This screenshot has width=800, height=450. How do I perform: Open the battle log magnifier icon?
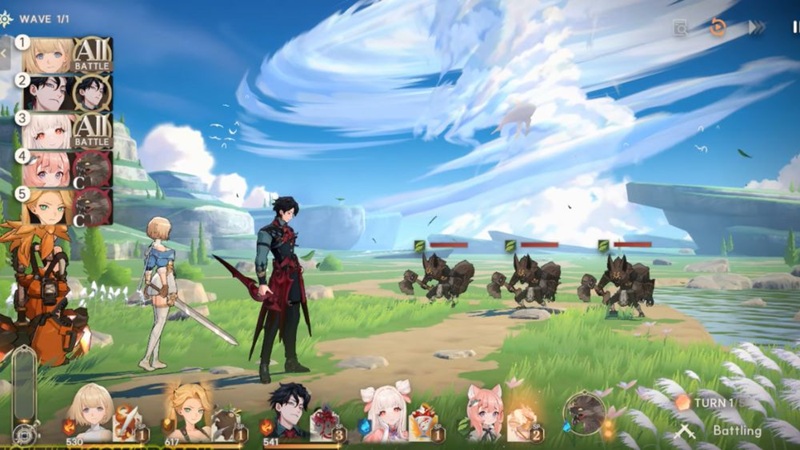680,29
